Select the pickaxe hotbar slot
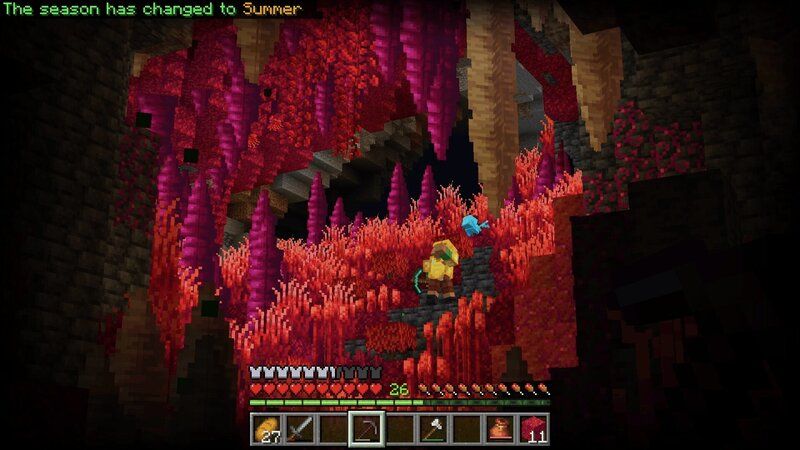This screenshot has height=450, width=800. tap(366, 430)
